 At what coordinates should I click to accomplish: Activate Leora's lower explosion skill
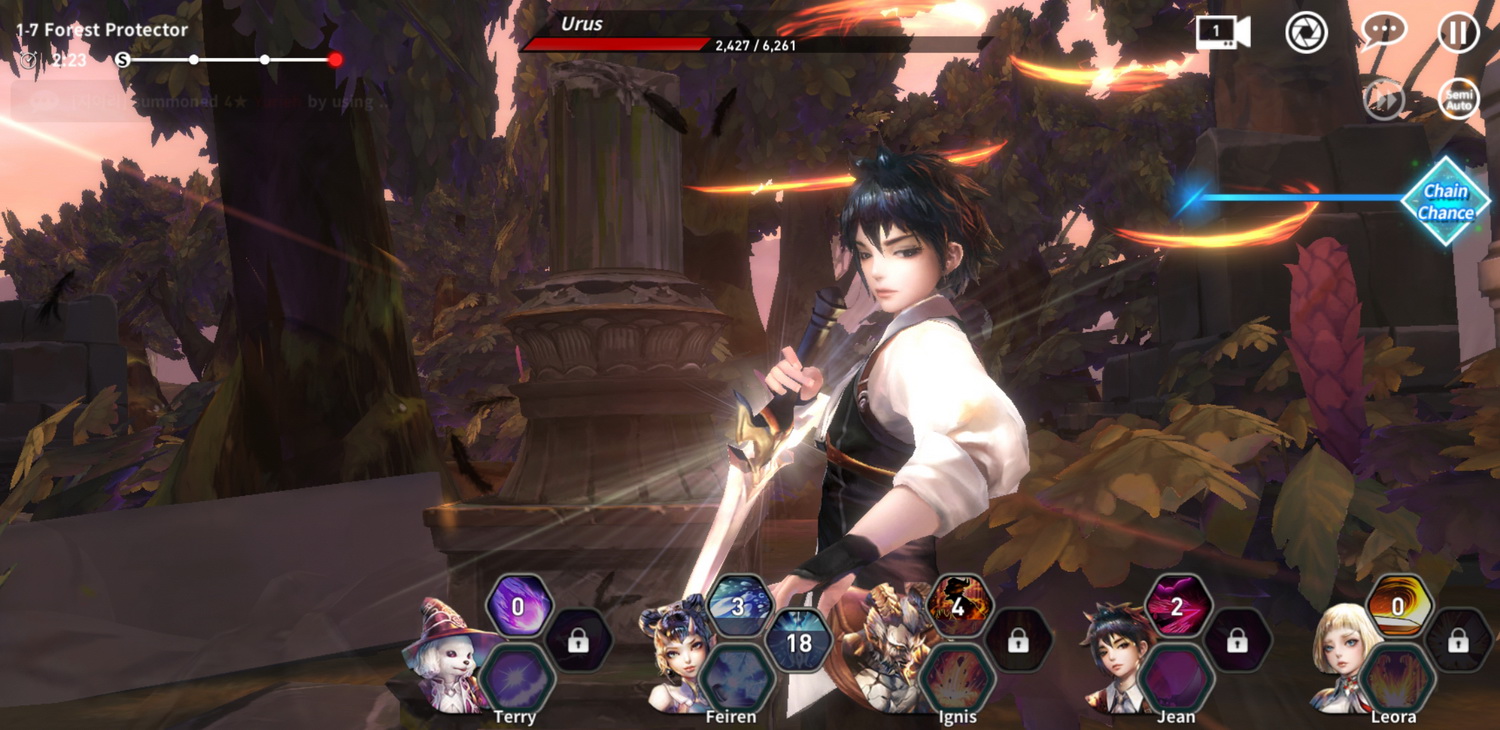[x=1398, y=677]
